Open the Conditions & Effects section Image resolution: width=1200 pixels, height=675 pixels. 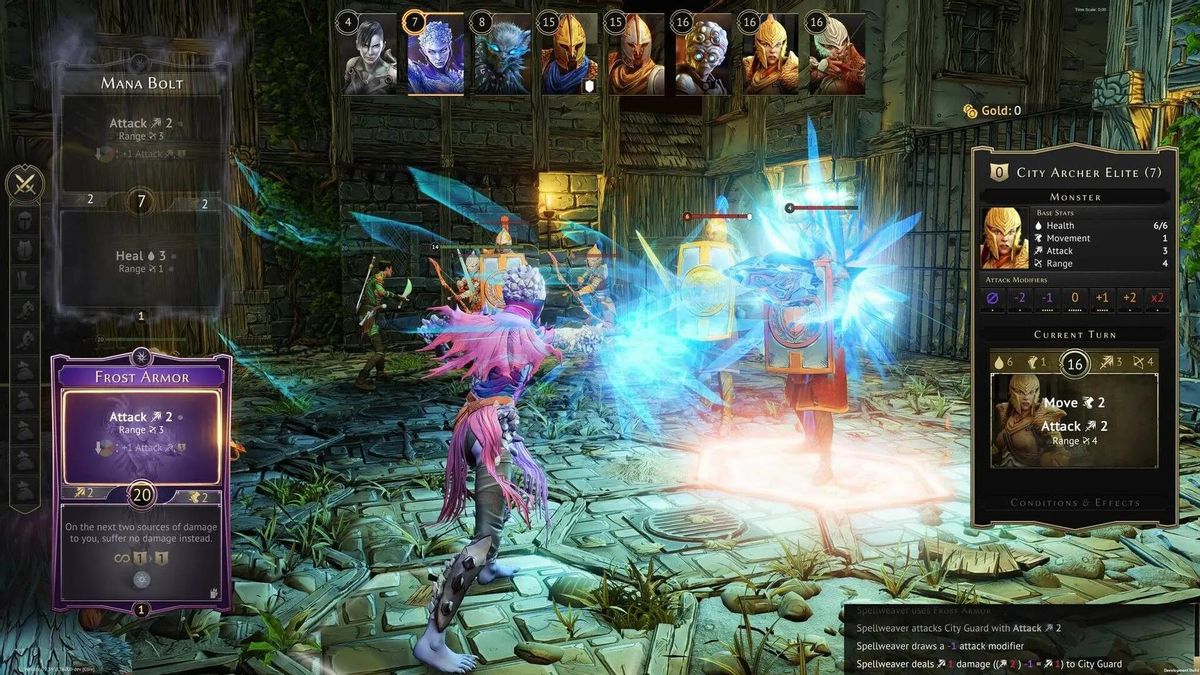click(x=1074, y=503)
